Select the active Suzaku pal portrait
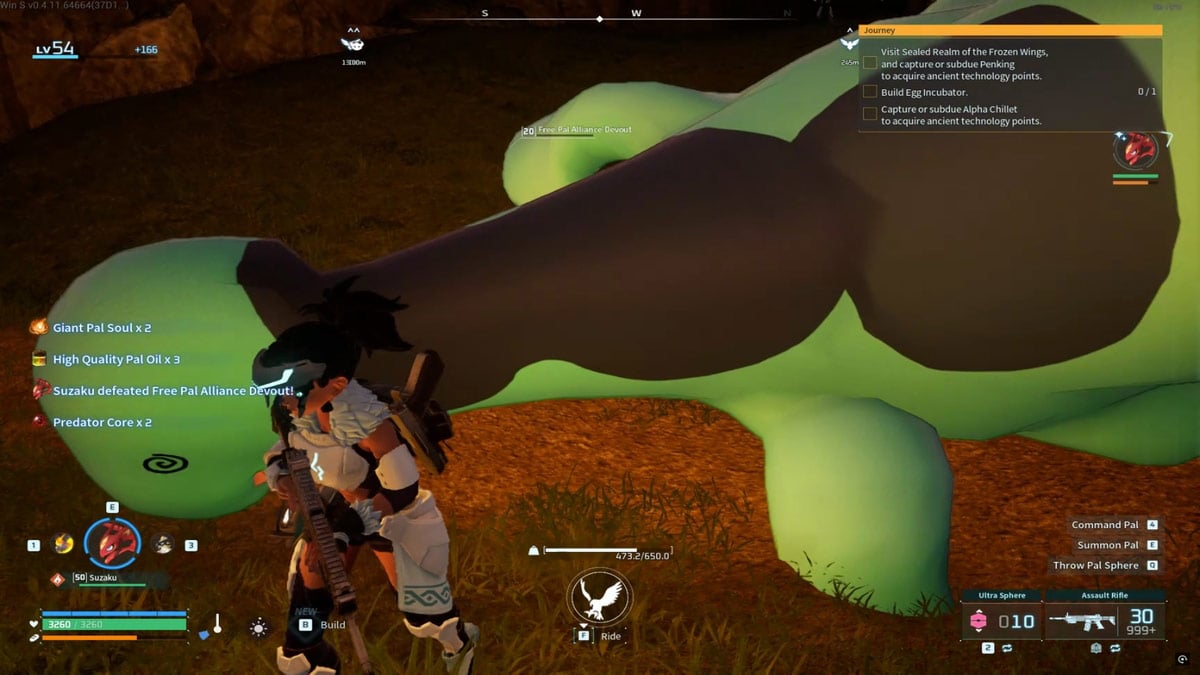1200x675 pixels. coord(111,543)
